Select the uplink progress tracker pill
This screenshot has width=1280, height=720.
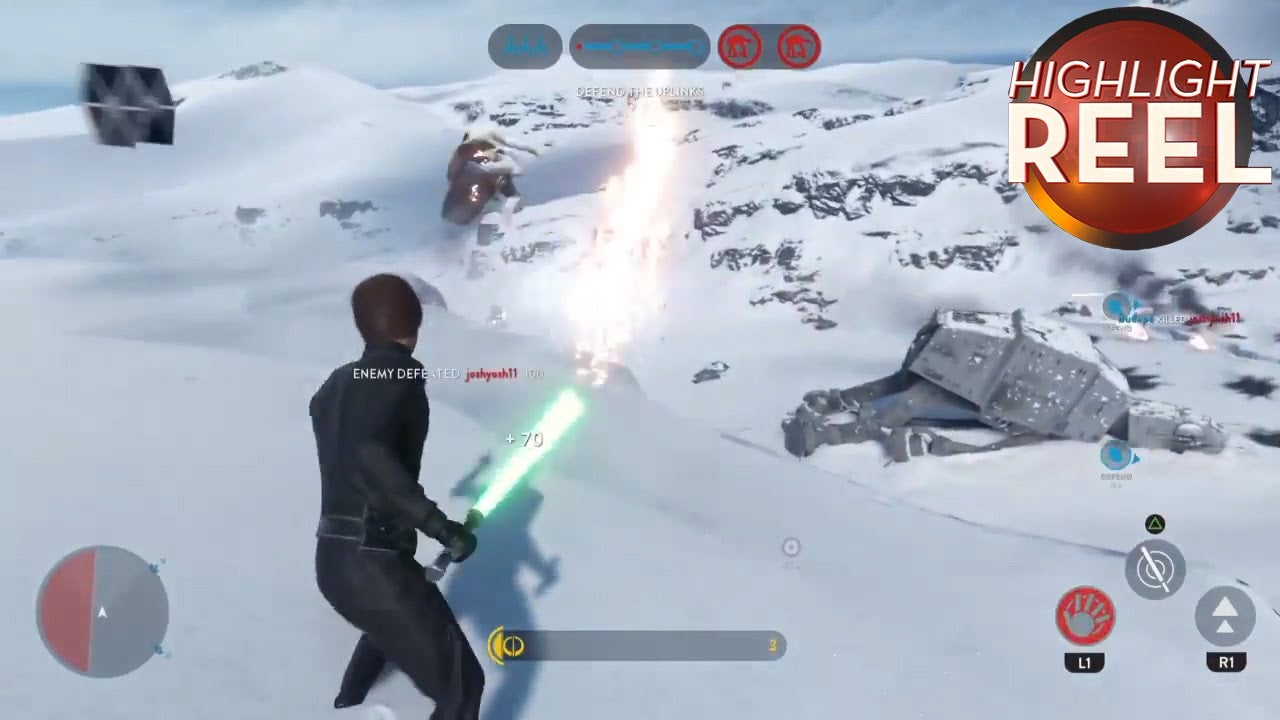pos(640,47)
